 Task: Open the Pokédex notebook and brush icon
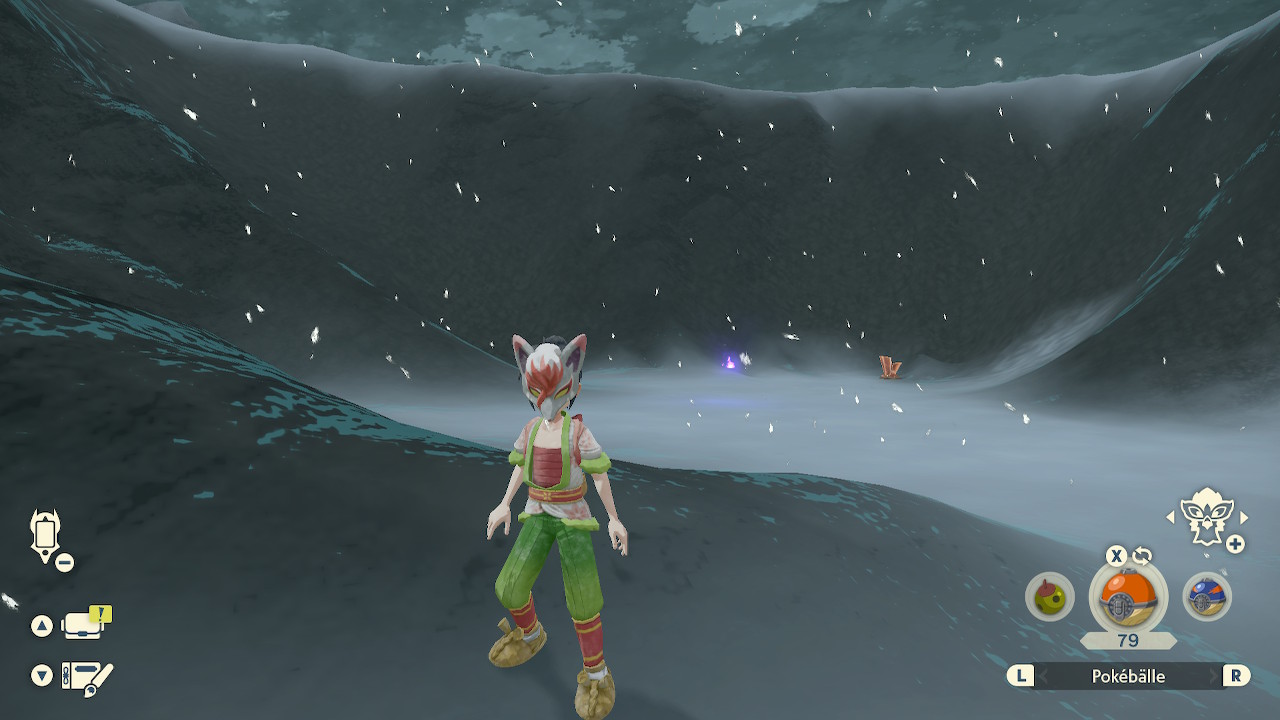coord(87,677)
